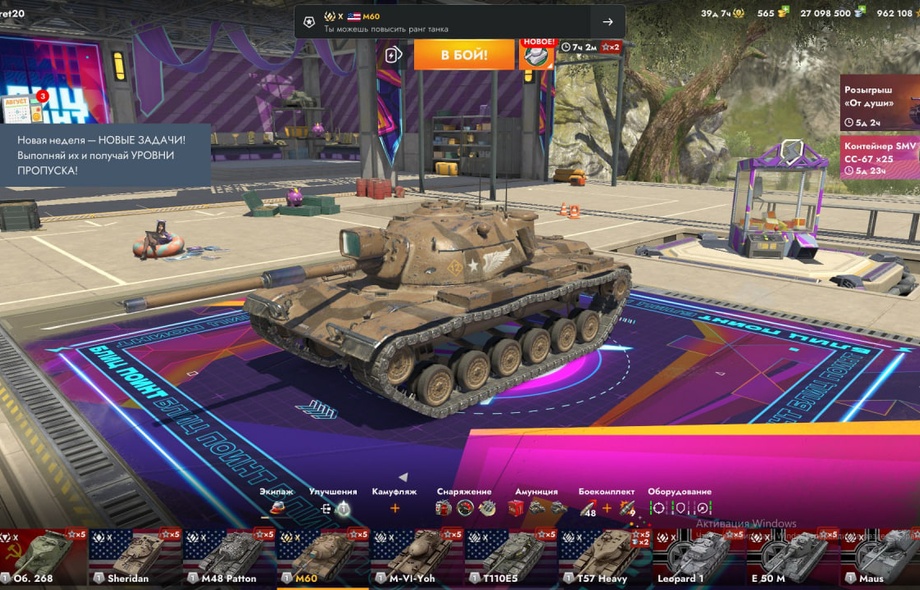Open the Контейнер SMV CC-67 offer

pyautogui.click(x=879, y=157)
